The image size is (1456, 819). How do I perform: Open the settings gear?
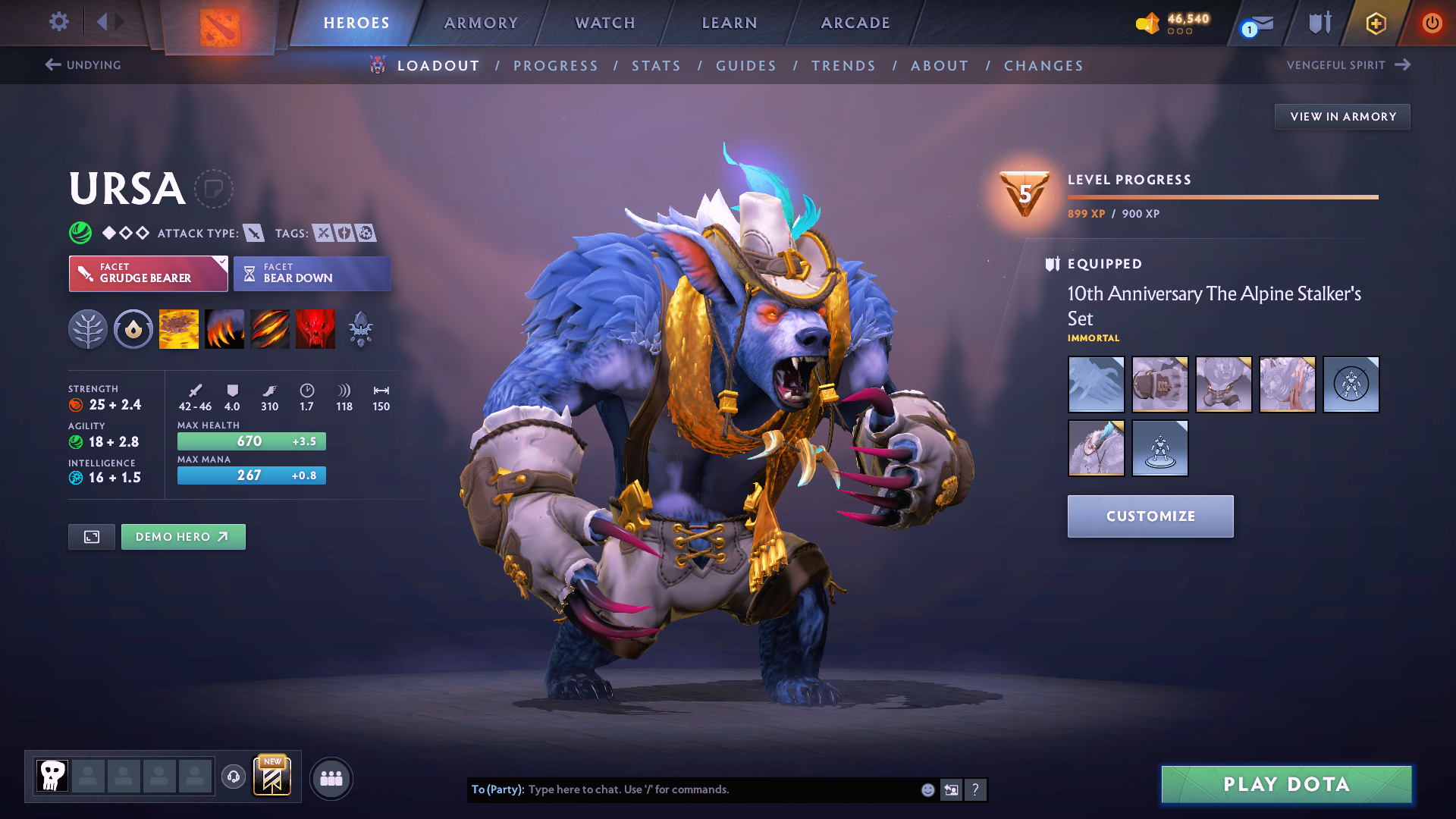(58, 22)
